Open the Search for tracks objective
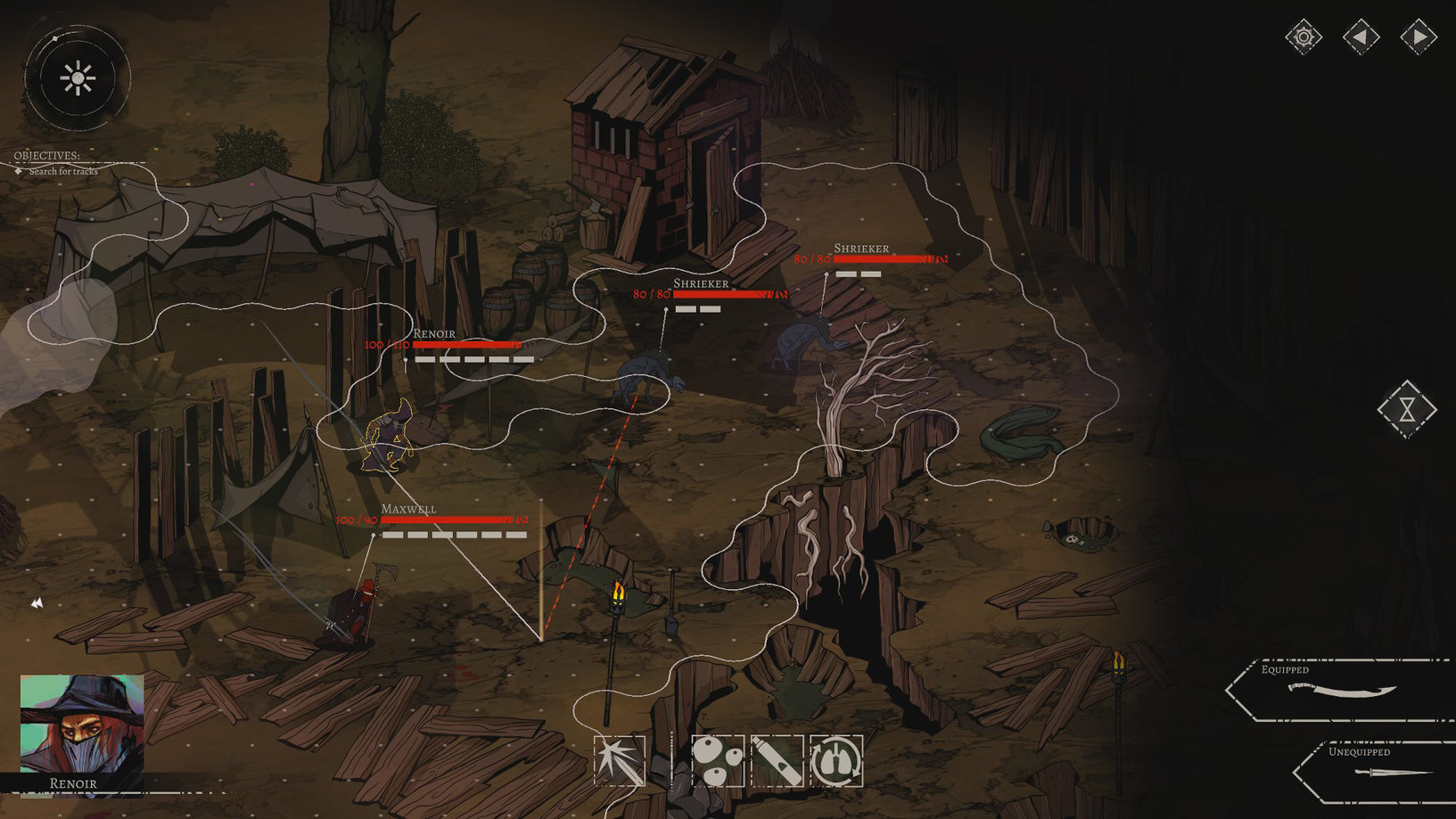Screen dimensions: 1456x819 [x=62, y=171]
